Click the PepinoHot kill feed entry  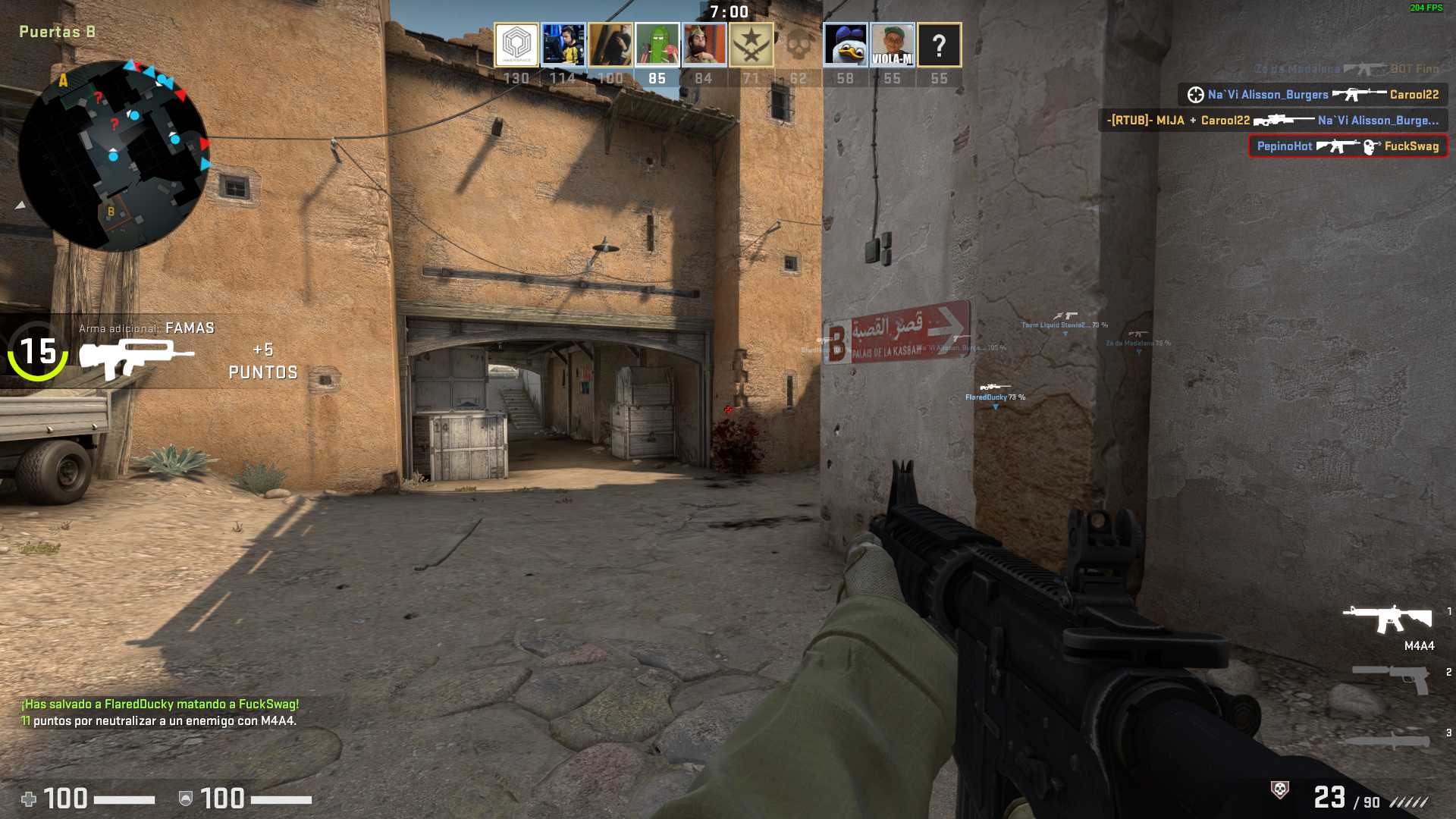coord(1348,146)
